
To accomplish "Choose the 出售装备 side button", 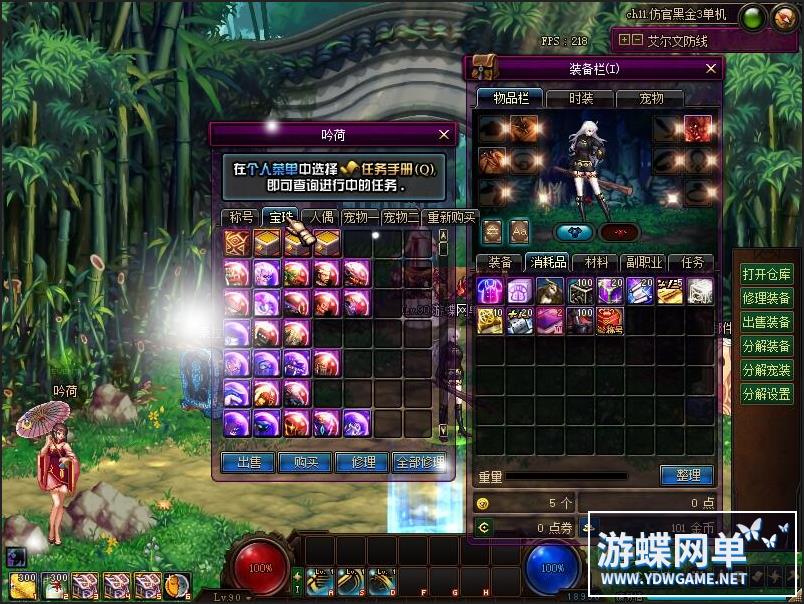I will (x=767, y=322).
